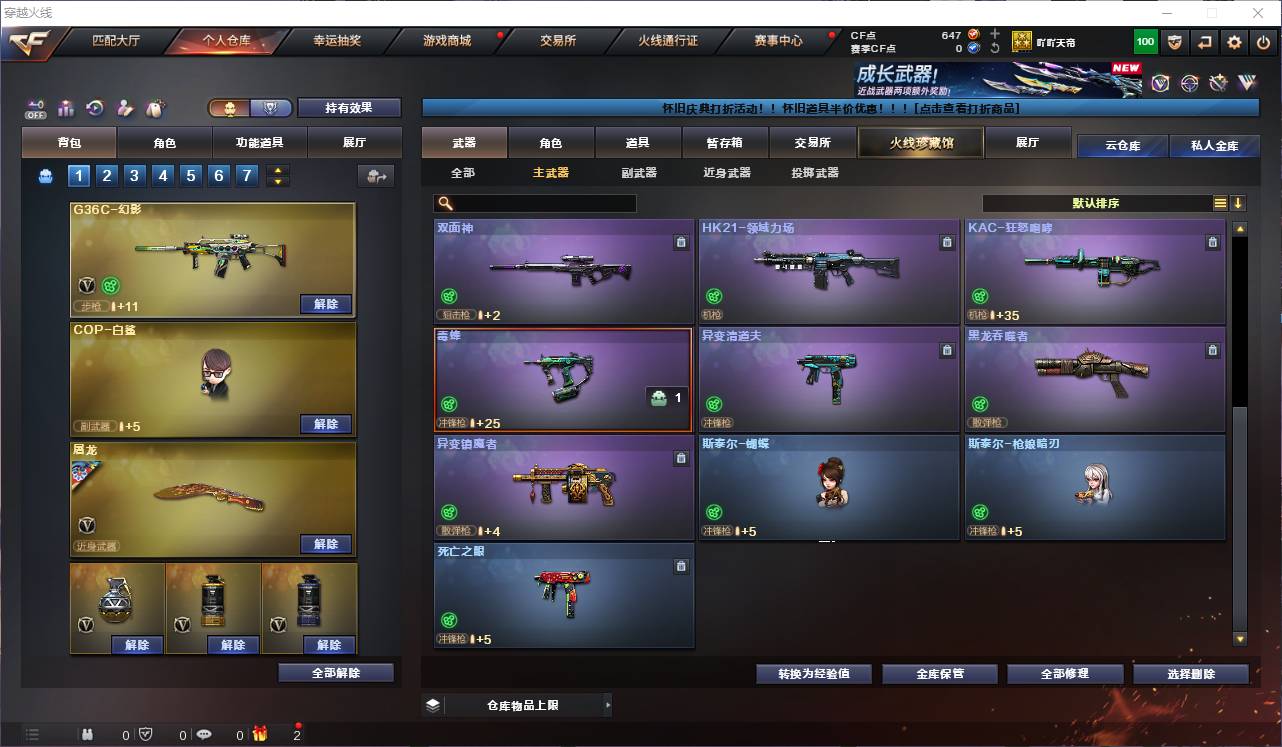The image size is (1282, 747).
Task: Click the gift icon with red badge on bottom bar
Action: (x=259, y=735)
